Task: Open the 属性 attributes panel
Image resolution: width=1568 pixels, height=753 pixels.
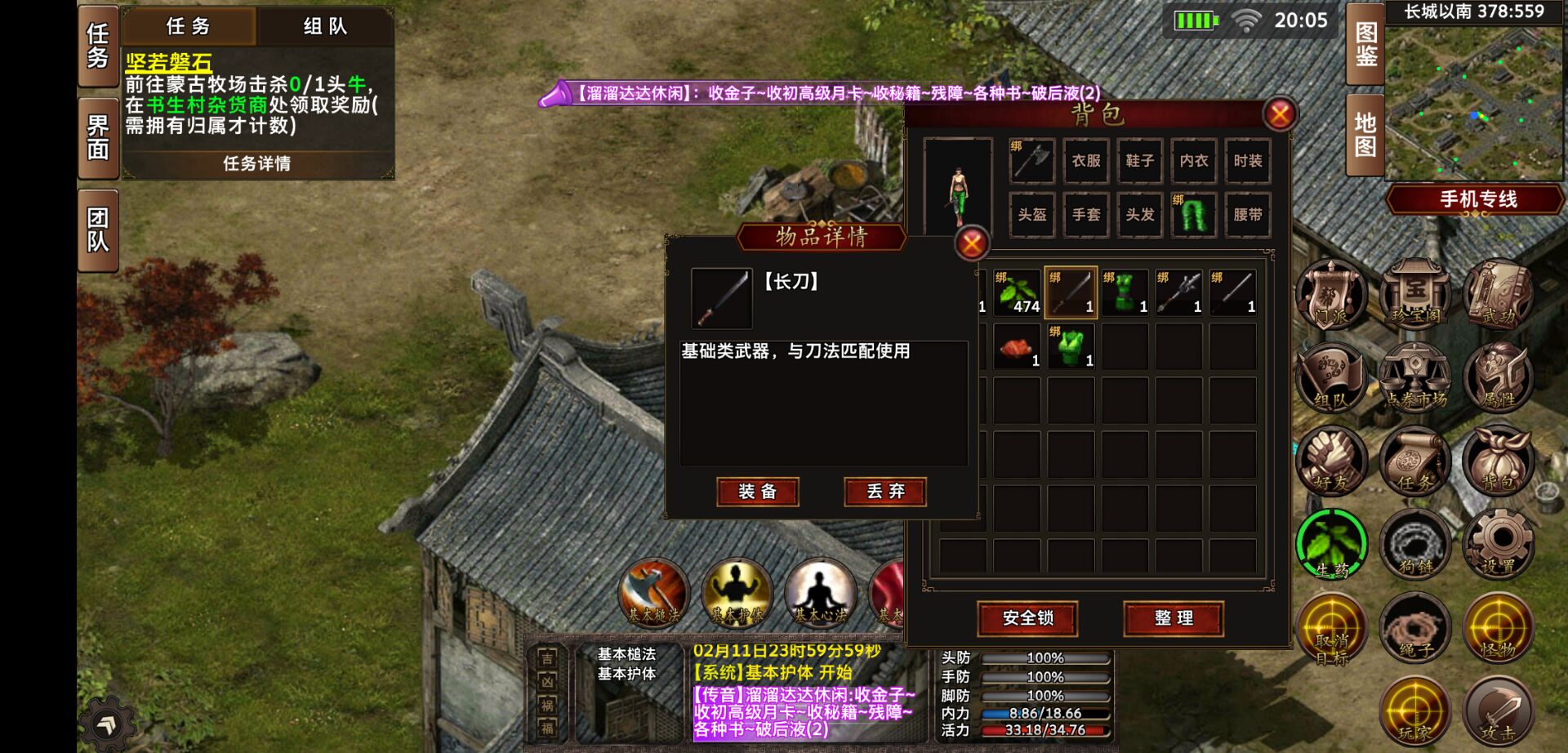Action: coord(1501,378)
